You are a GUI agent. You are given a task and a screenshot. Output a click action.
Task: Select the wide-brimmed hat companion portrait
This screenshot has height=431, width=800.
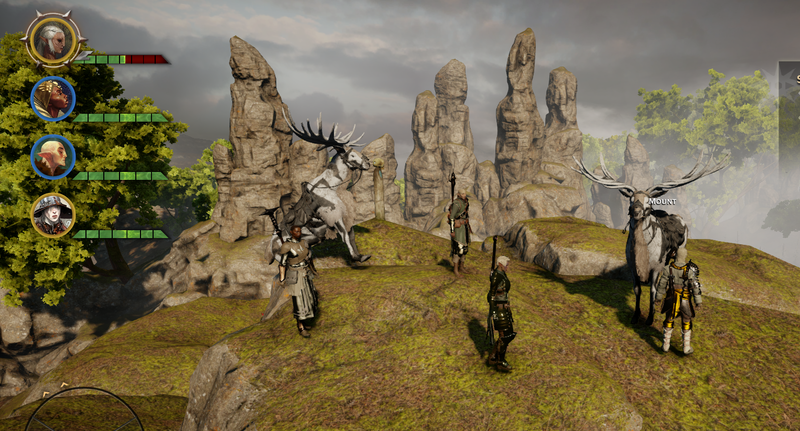pos(53,214)
